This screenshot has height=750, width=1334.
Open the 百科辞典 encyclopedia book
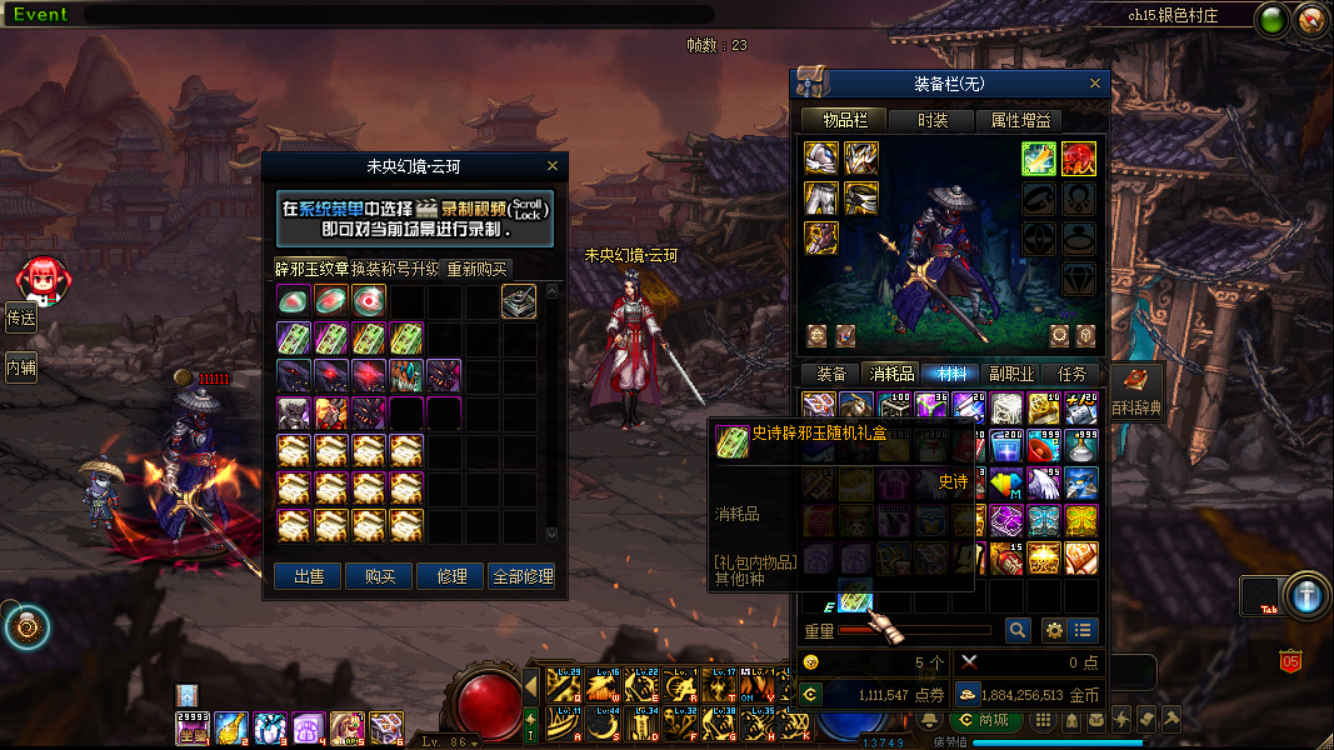pos(1137,390)
